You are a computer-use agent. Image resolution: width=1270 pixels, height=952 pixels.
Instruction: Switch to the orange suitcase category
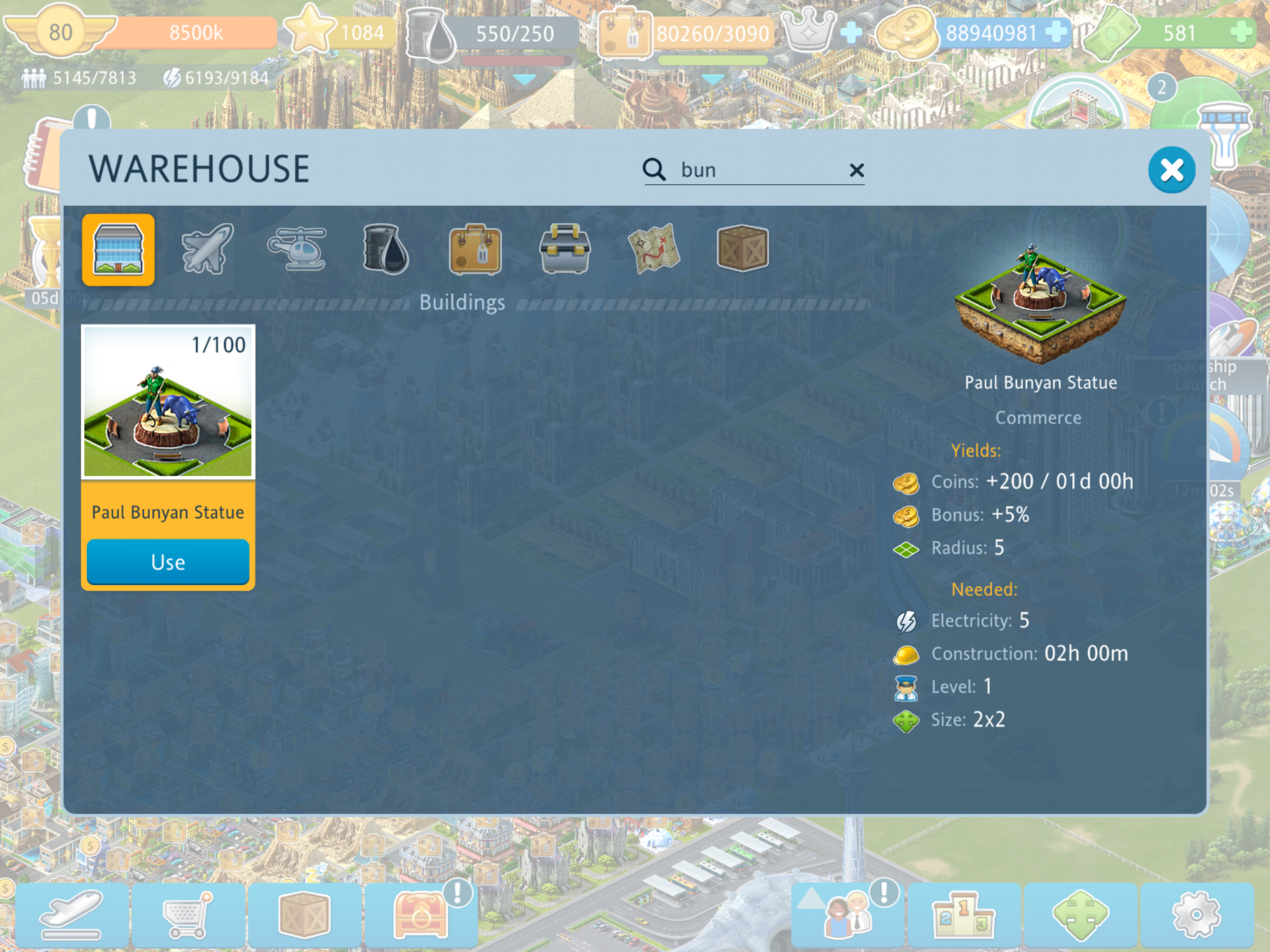[475, 249]
